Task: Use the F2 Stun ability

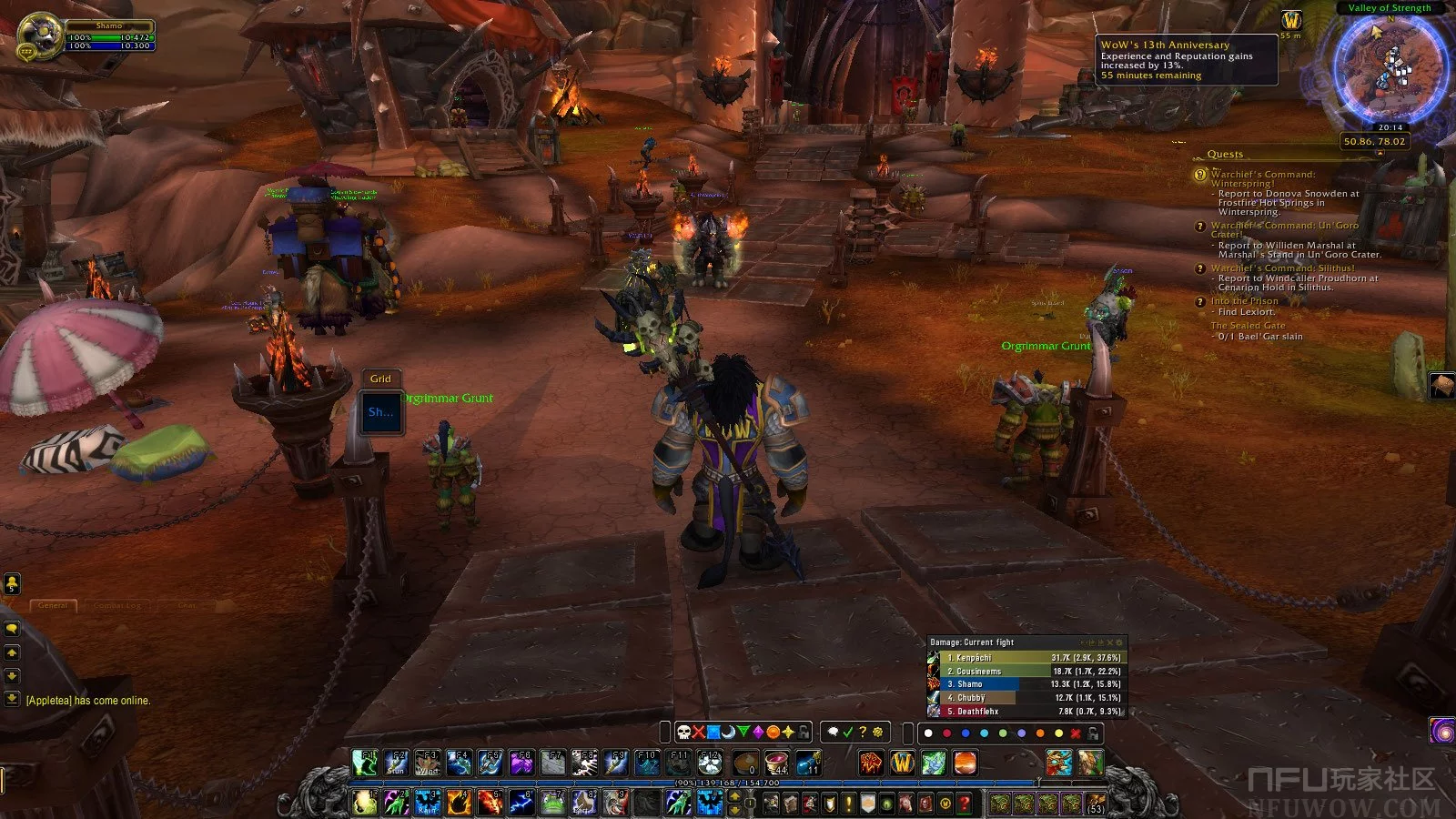Action: [397, 763]
